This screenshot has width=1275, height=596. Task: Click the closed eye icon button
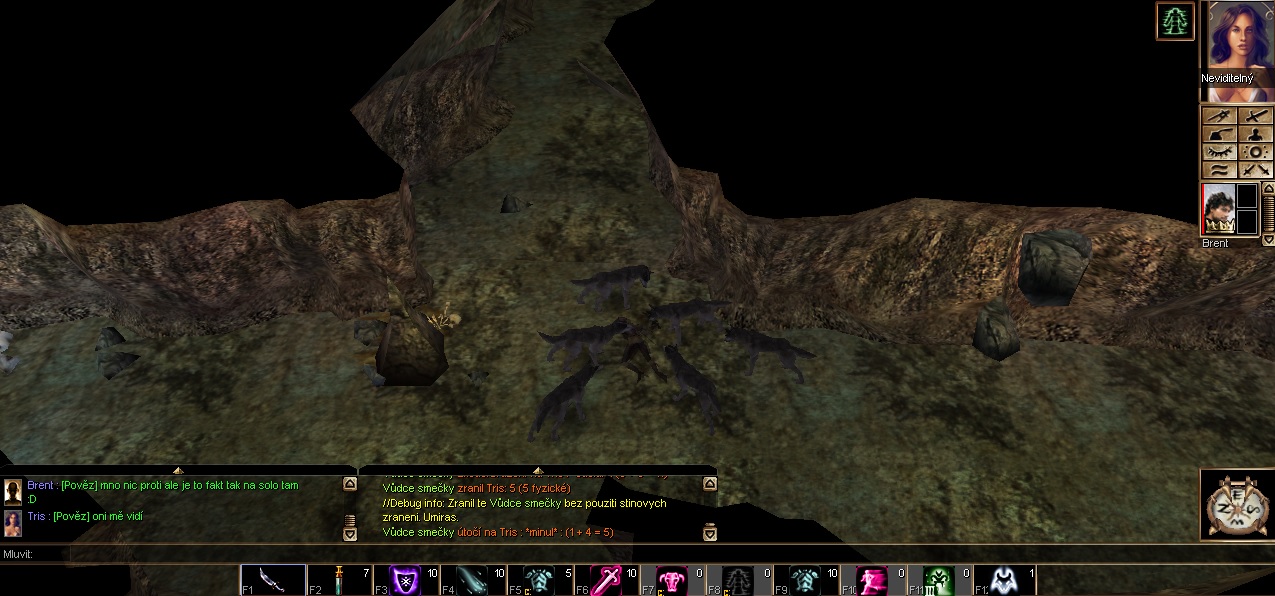(x=1219, y=153)
